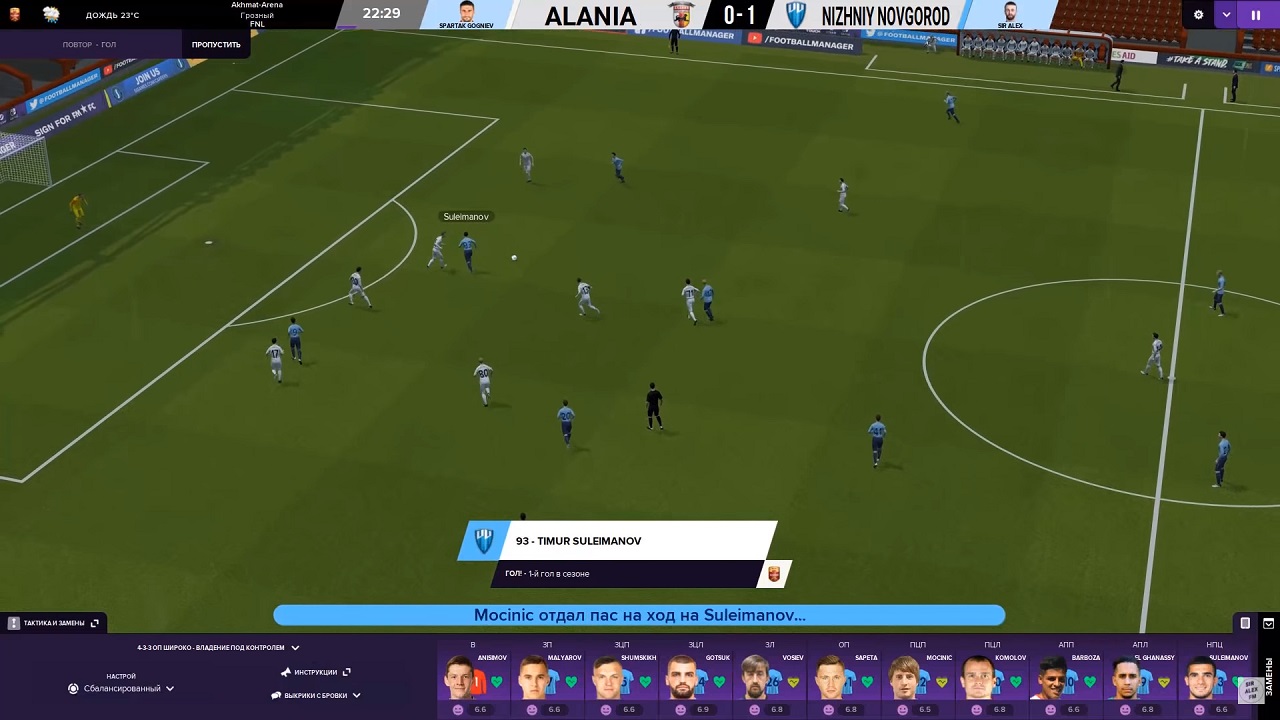
Task: Expand the dropdown arrow beside pause
Action: click(x=1226, y=15)
